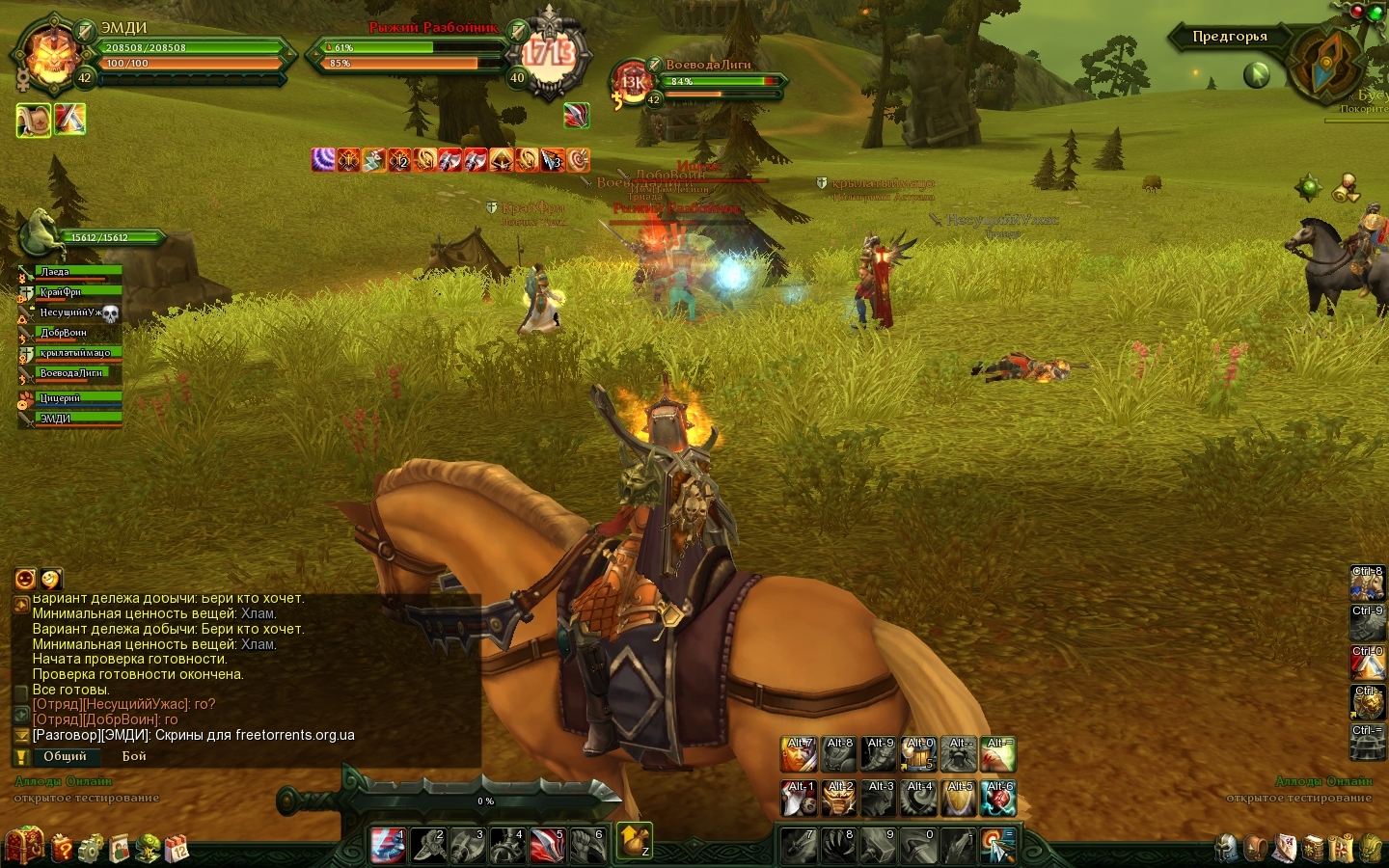This screenshot has width=1389, height=868.
Task: Click the loot bag button marked Z
Action: click(x=634, y=841)
